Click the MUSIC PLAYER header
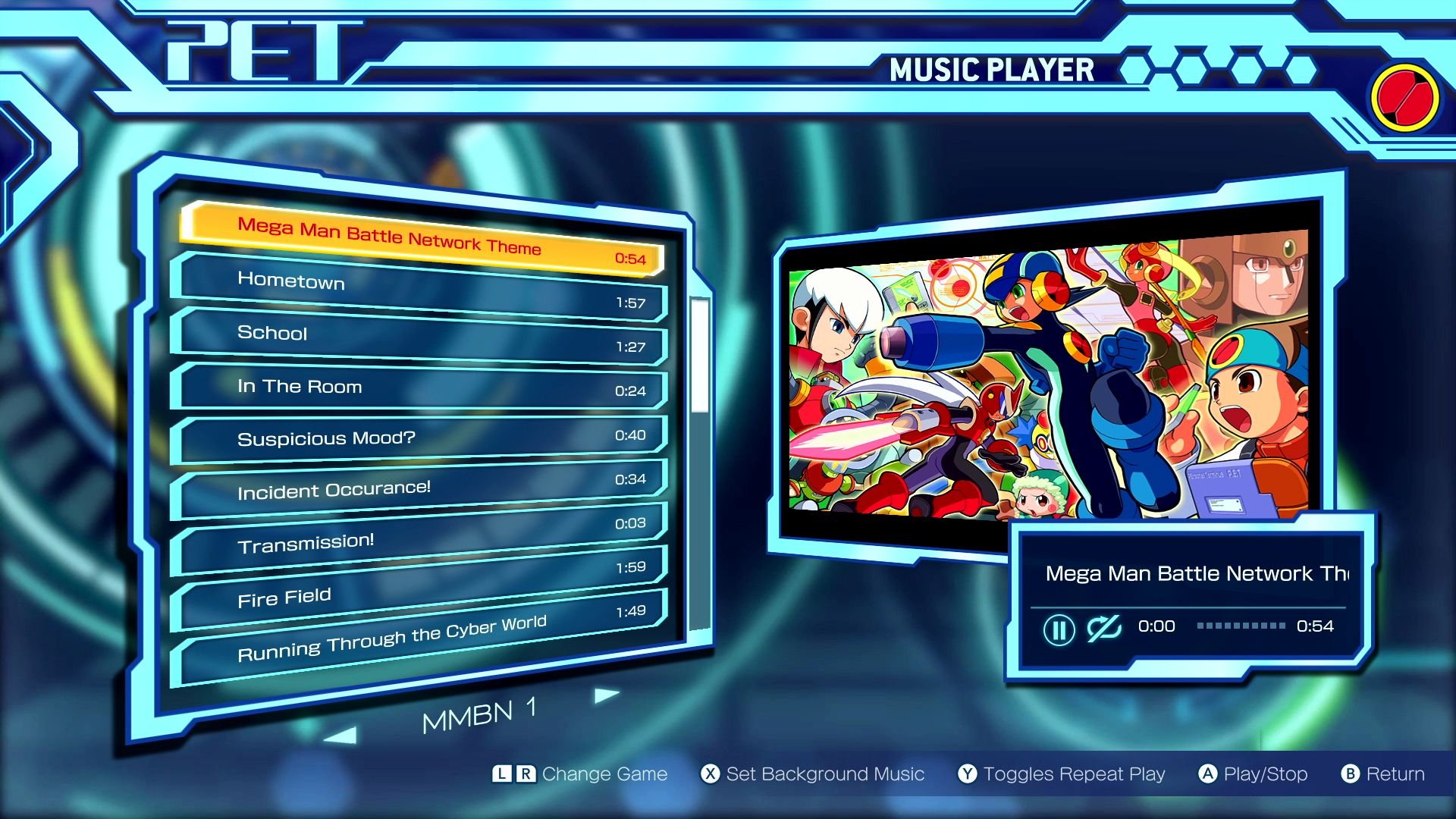This screenshot has height=819, width=1456. (x=990, y=70)
